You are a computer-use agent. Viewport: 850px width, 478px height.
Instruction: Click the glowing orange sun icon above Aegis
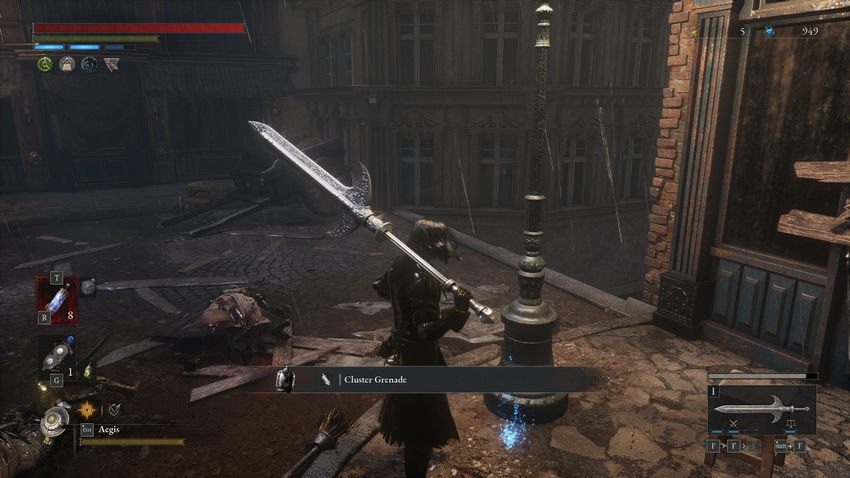point(87,409)
